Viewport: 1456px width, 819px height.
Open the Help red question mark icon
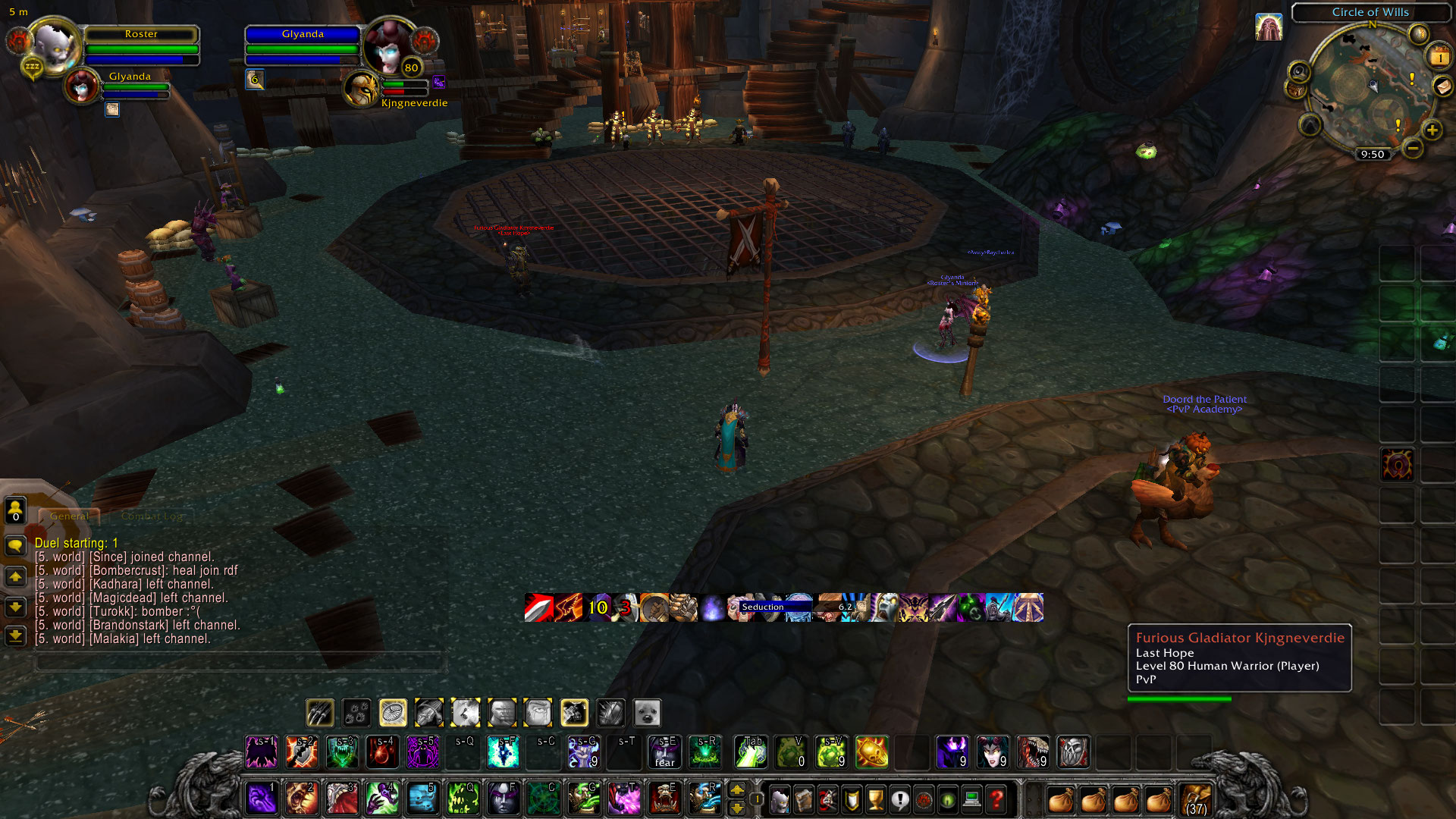(994, 800)
